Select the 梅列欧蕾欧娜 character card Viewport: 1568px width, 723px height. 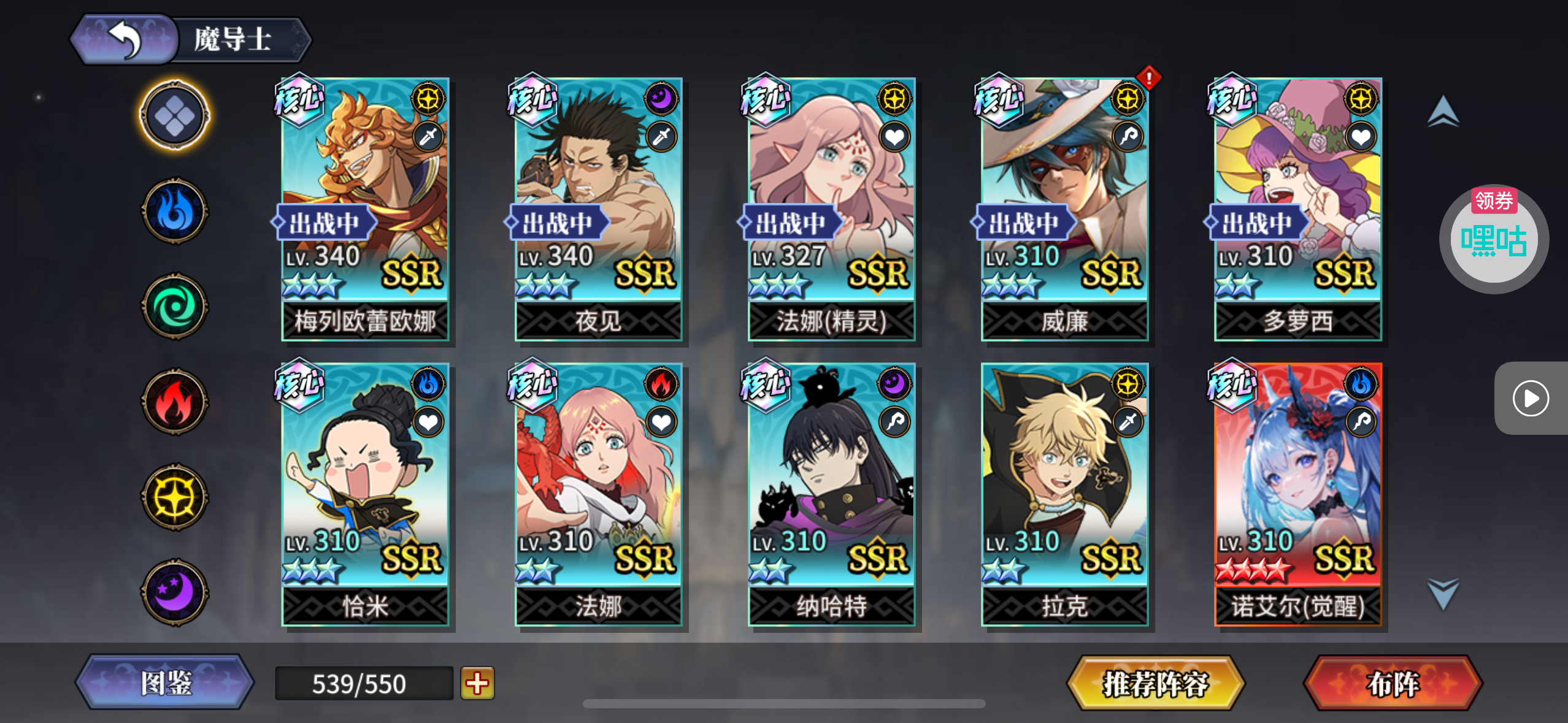[365, 208]
